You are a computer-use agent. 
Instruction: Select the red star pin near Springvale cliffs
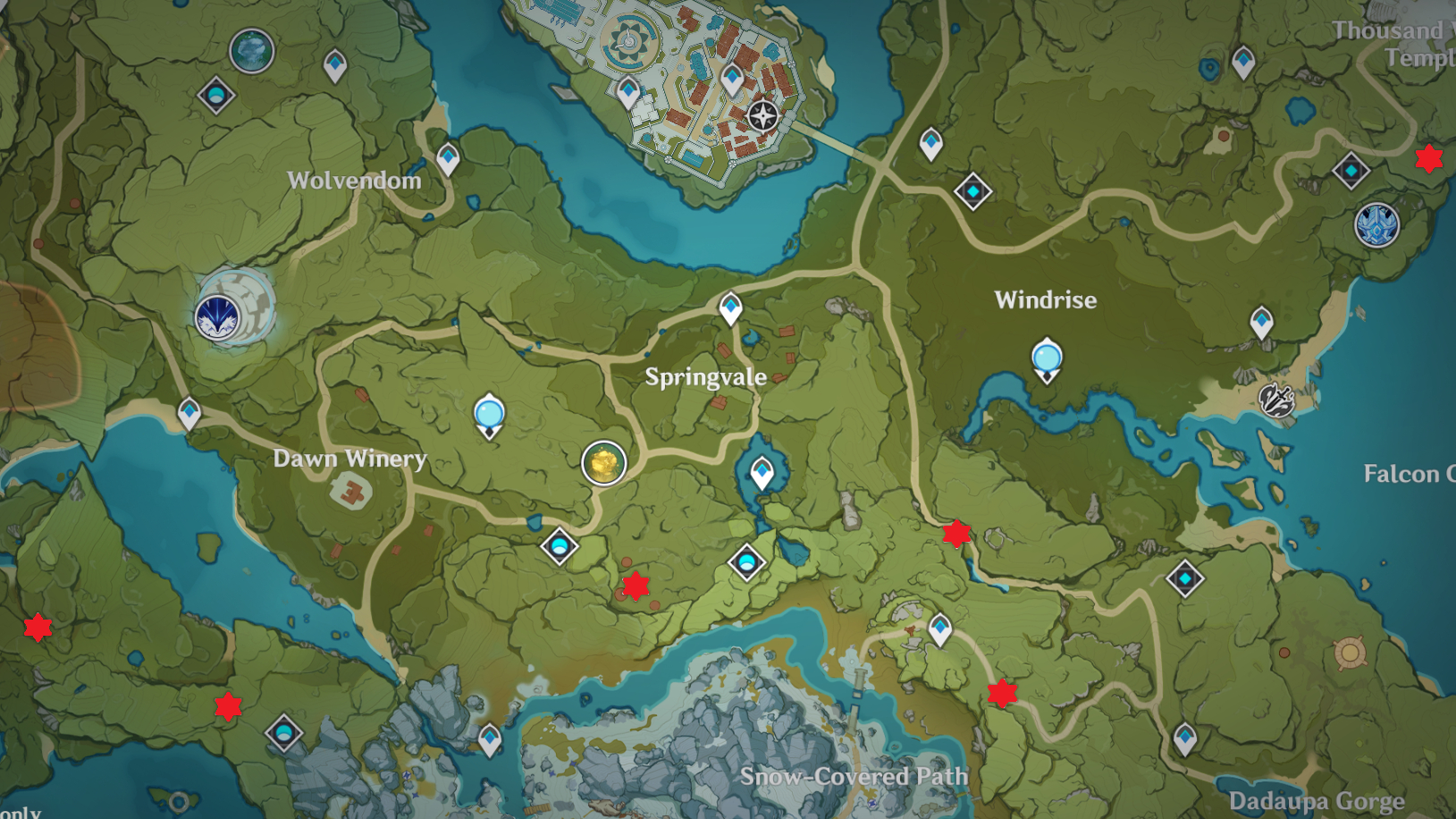[x=635, y=586]
